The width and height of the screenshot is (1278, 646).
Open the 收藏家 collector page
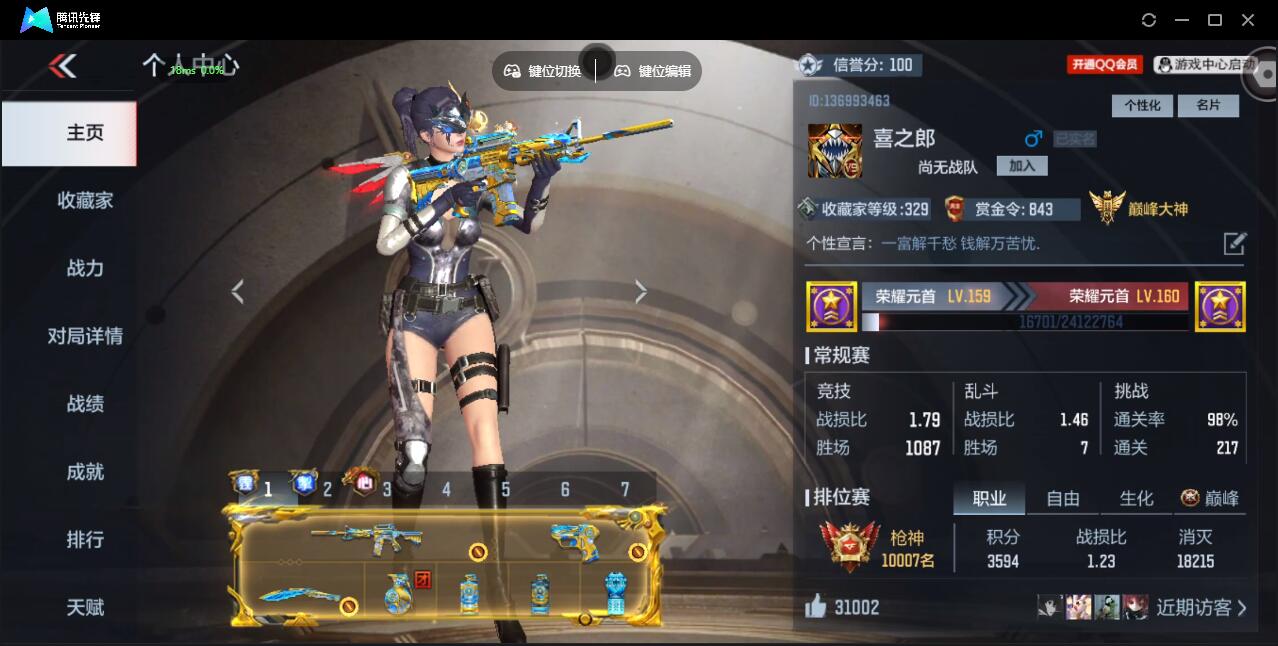tap(85, 201)
